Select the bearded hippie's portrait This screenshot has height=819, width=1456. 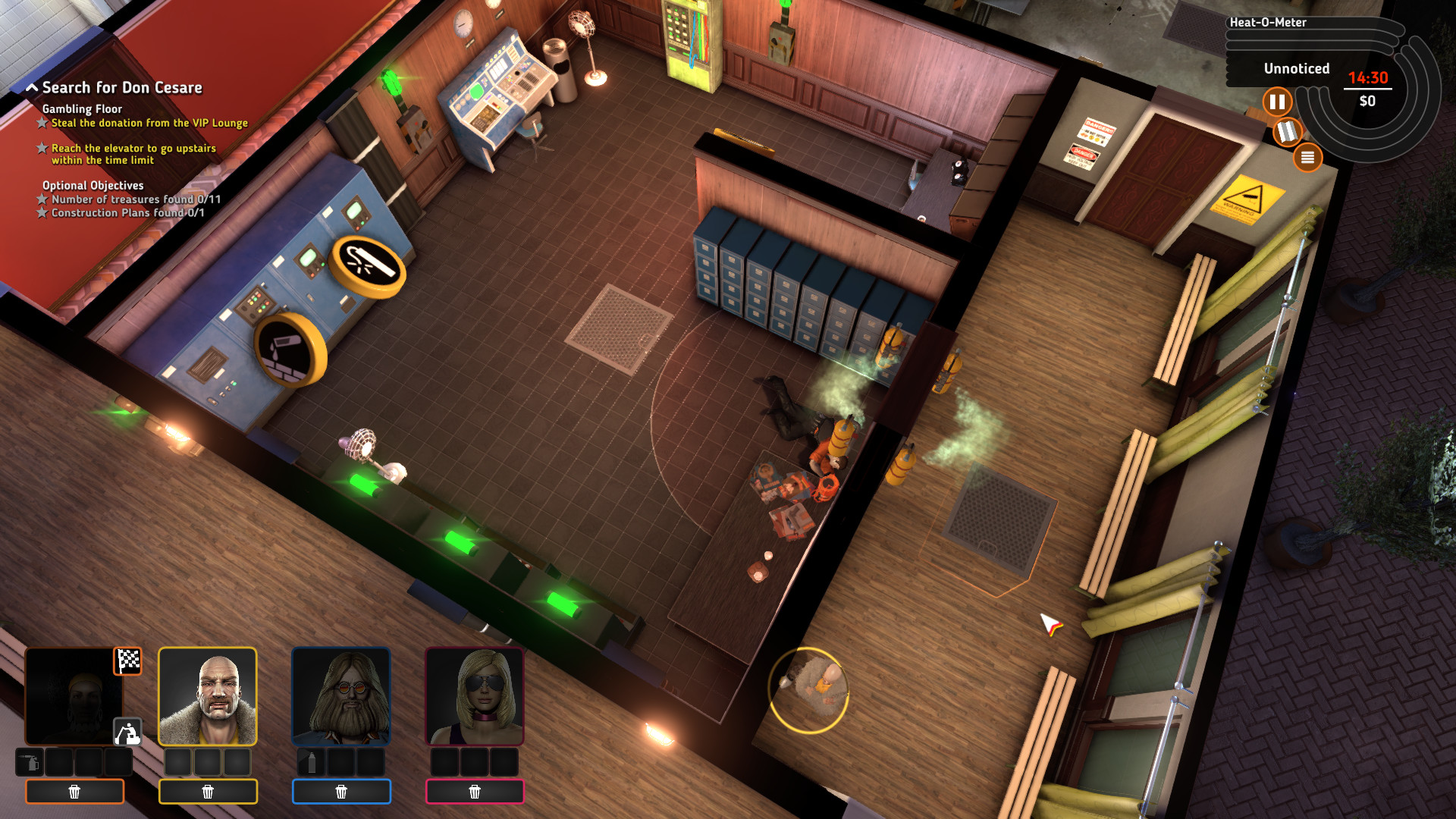[341, 698]
